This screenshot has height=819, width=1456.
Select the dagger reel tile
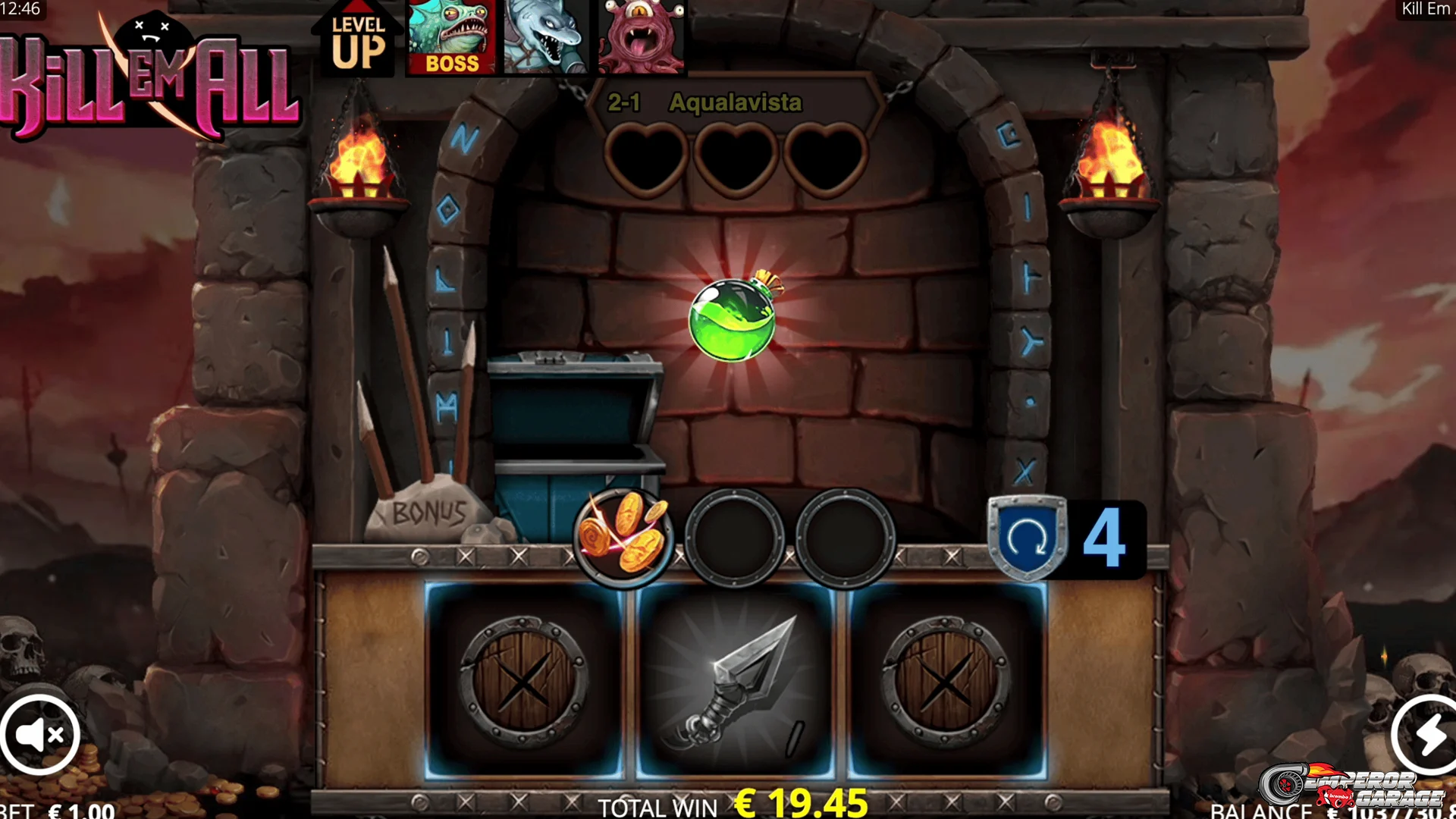pos(735,679)
